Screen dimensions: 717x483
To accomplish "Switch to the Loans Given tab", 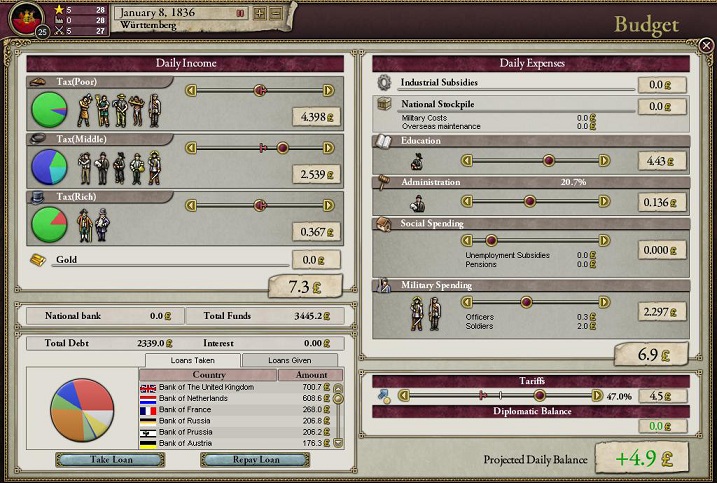I will tap(290, 360).
